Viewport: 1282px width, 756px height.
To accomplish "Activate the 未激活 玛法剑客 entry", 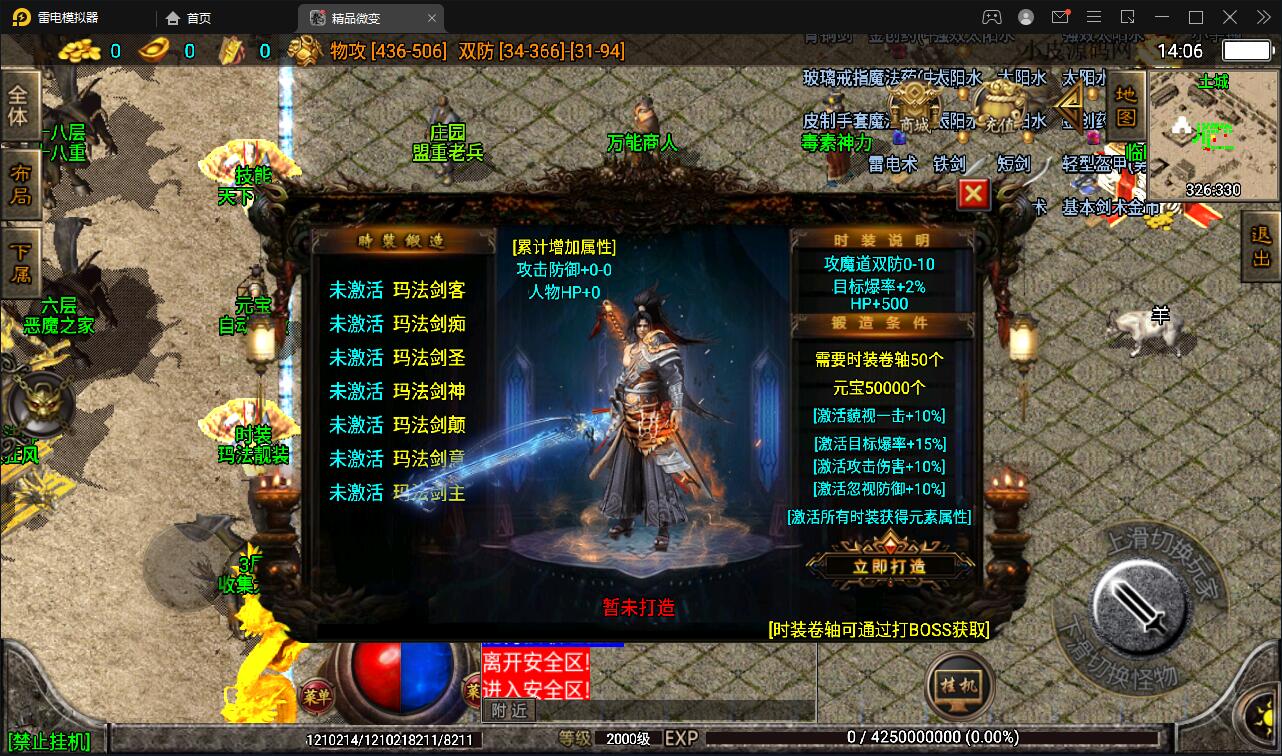I will [x=397, y=290].
